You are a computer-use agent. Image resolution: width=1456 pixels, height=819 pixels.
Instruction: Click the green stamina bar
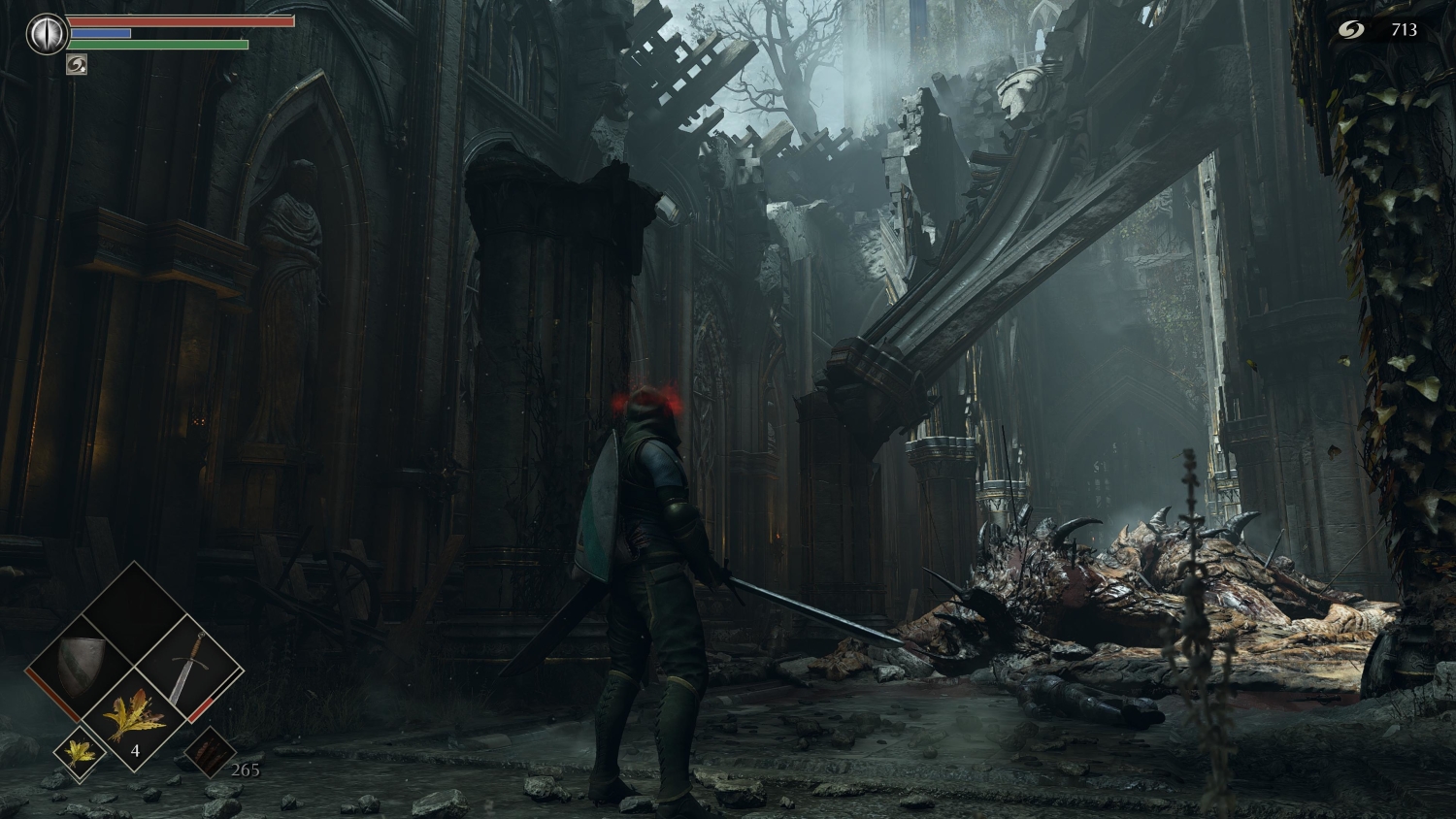155,45
